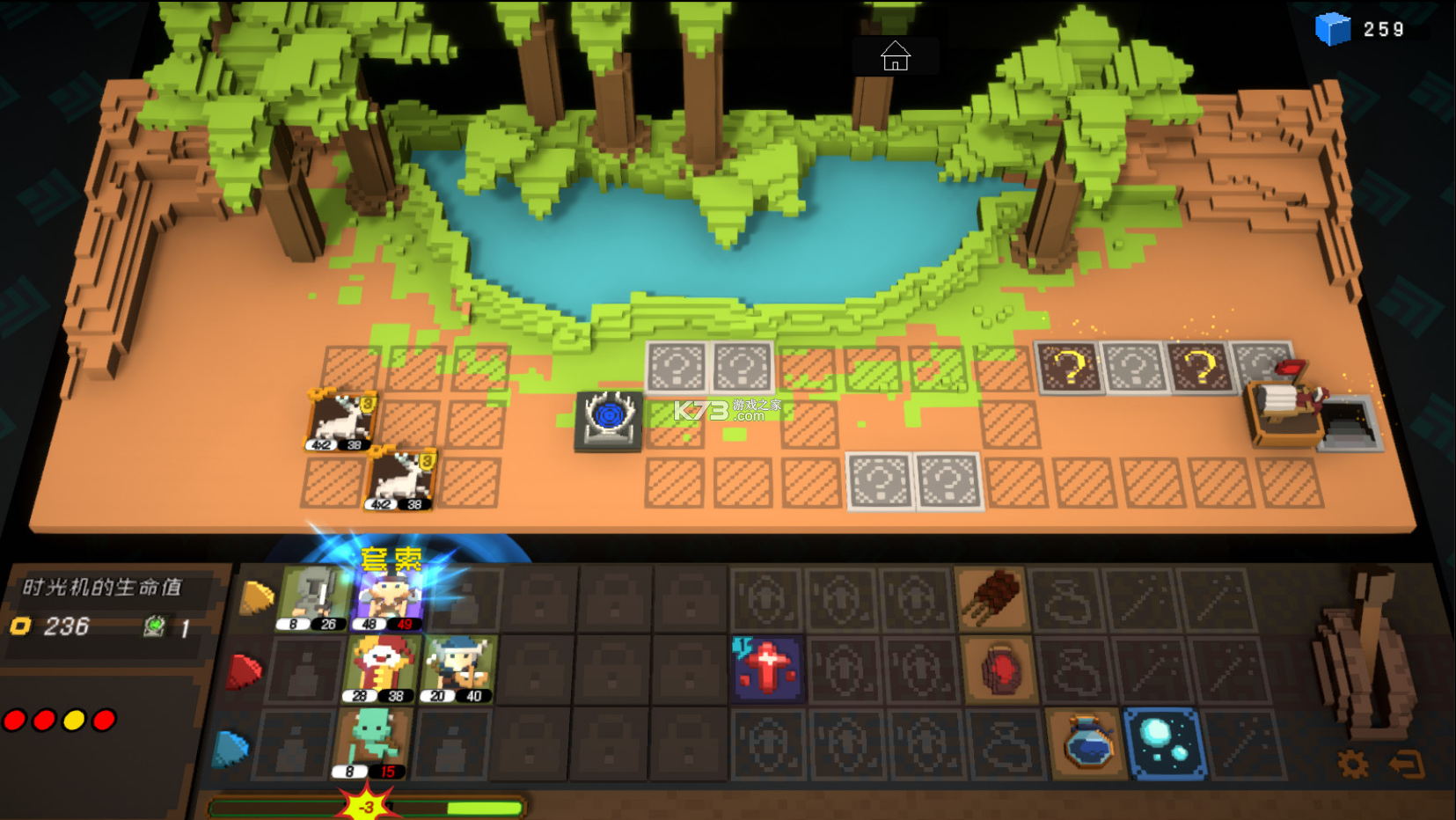Open the gear settings menu
Viewport: 1456px width, 820px height.
(1353, 764)
